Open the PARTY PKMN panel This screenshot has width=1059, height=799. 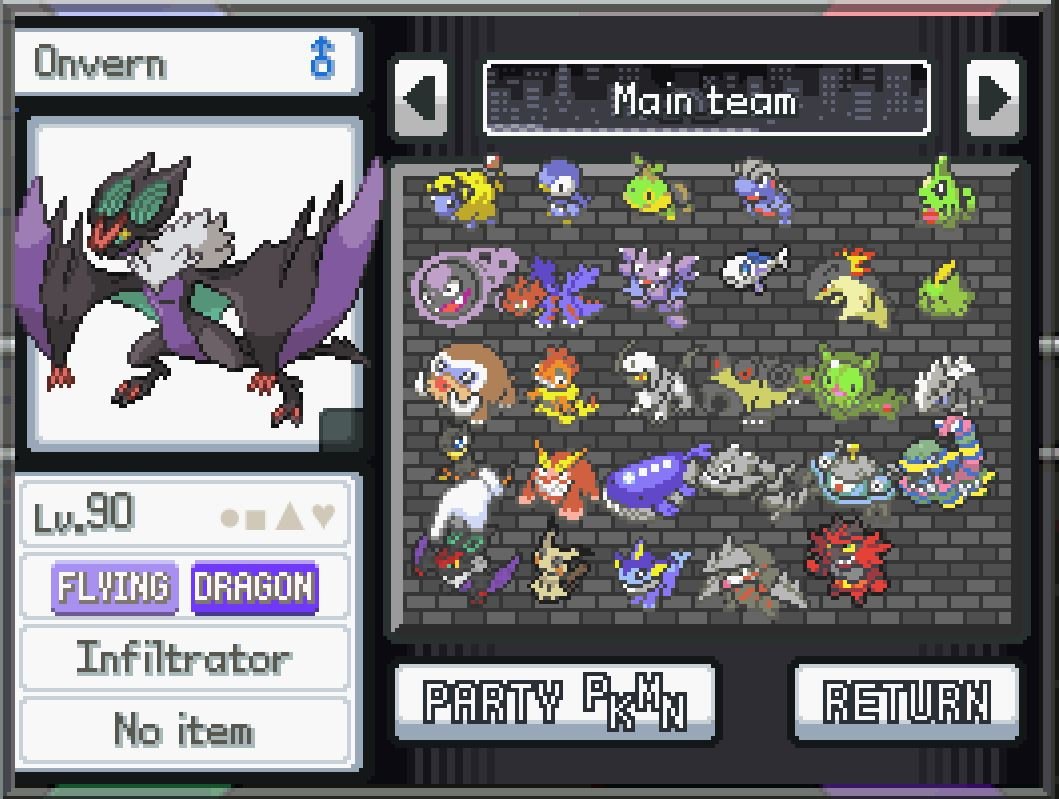click(555, 701)
